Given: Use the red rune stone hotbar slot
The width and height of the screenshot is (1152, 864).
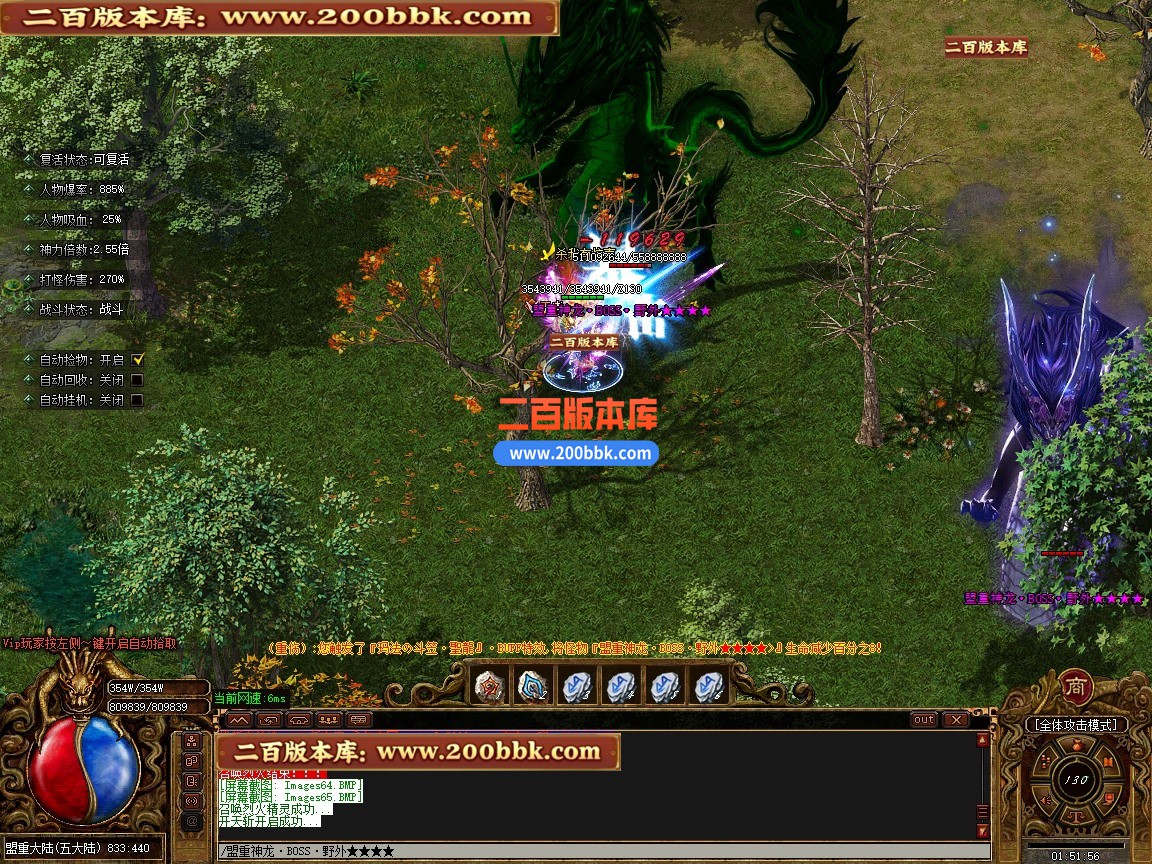Looking at the screenshot, I should pyautogui.click(x=490, y=686).
